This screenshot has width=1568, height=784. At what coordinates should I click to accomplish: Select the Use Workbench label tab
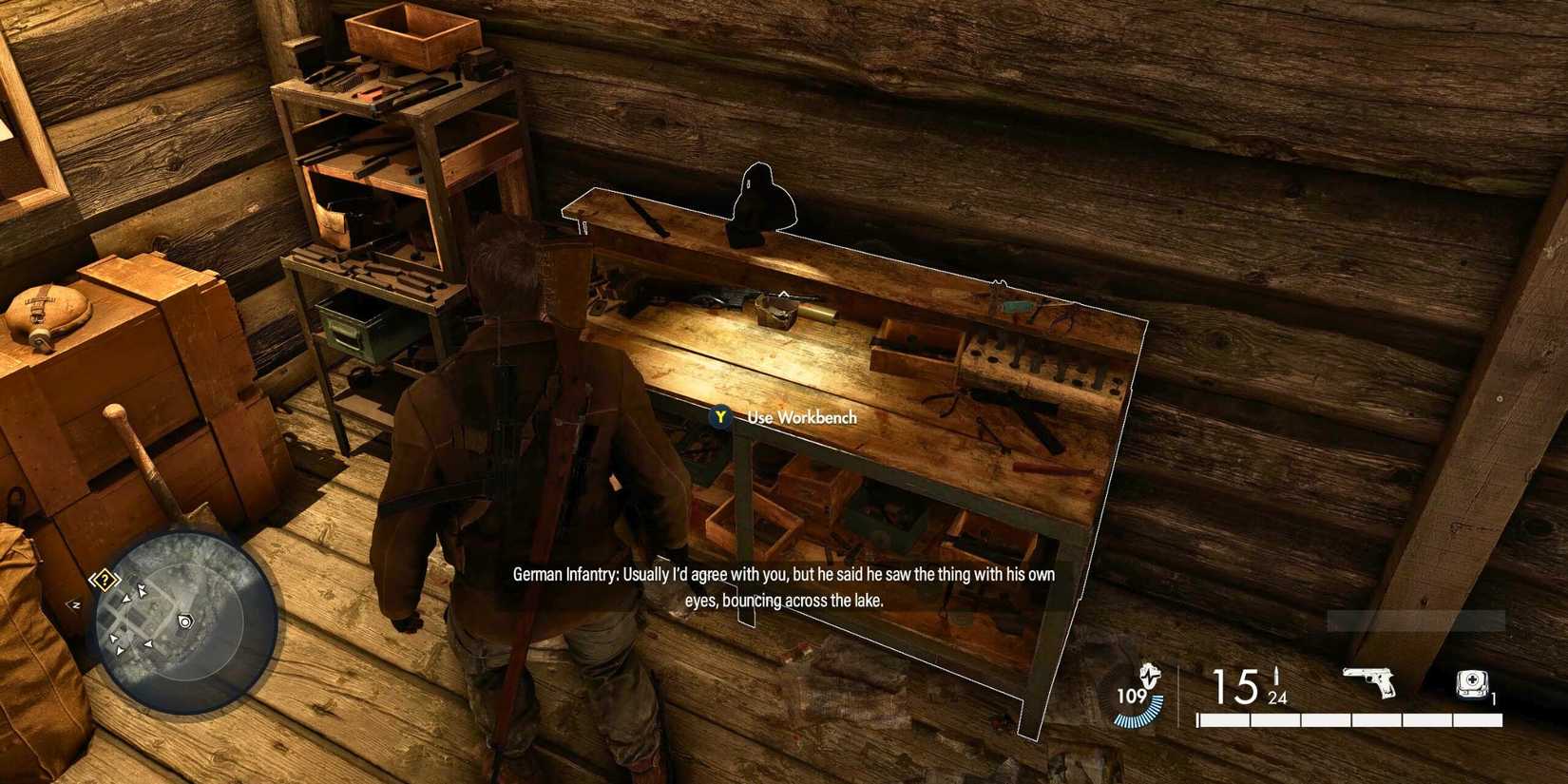[x=801, y=417]
